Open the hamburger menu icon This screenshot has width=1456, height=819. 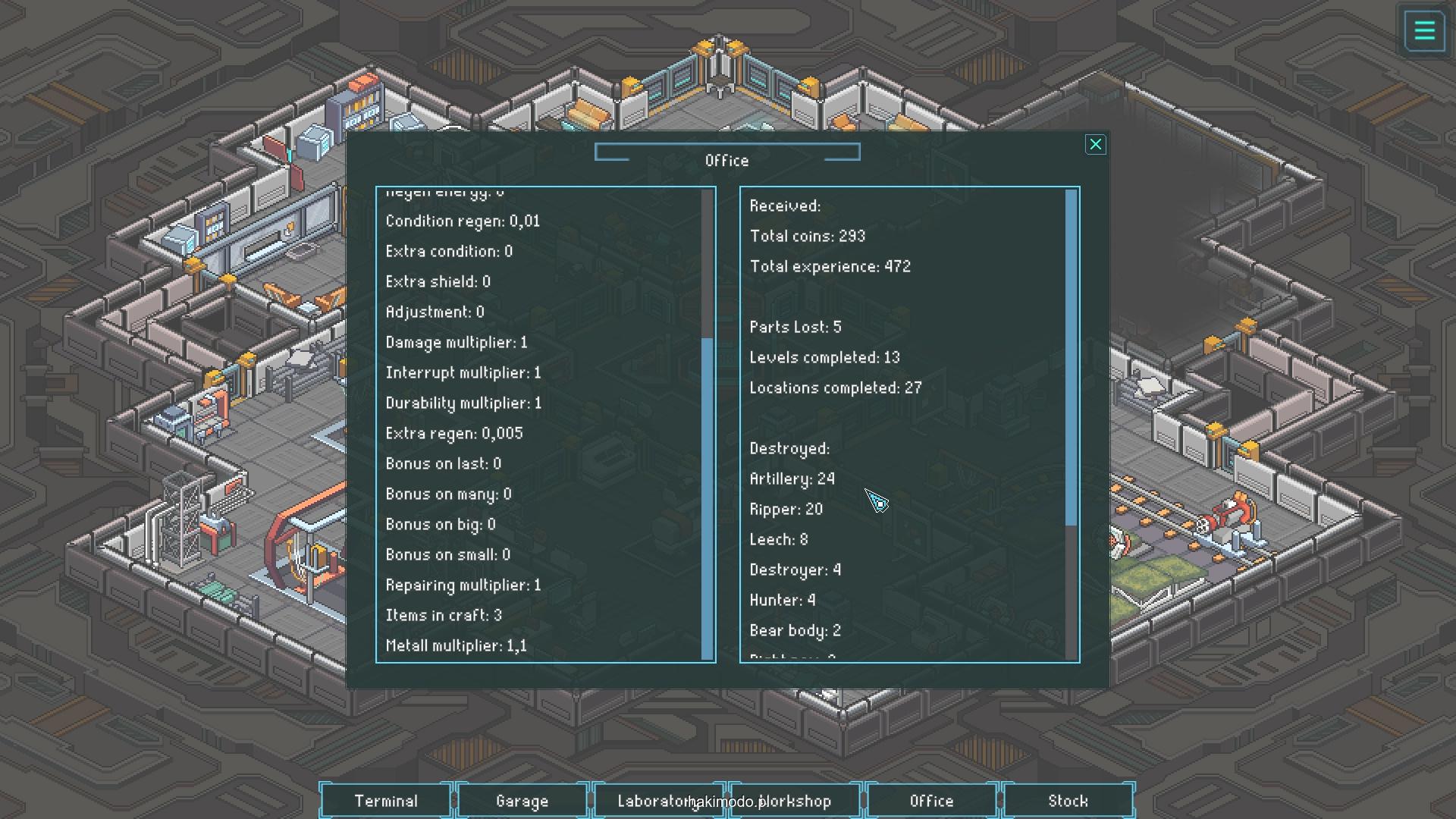[x=1424, y=31]
